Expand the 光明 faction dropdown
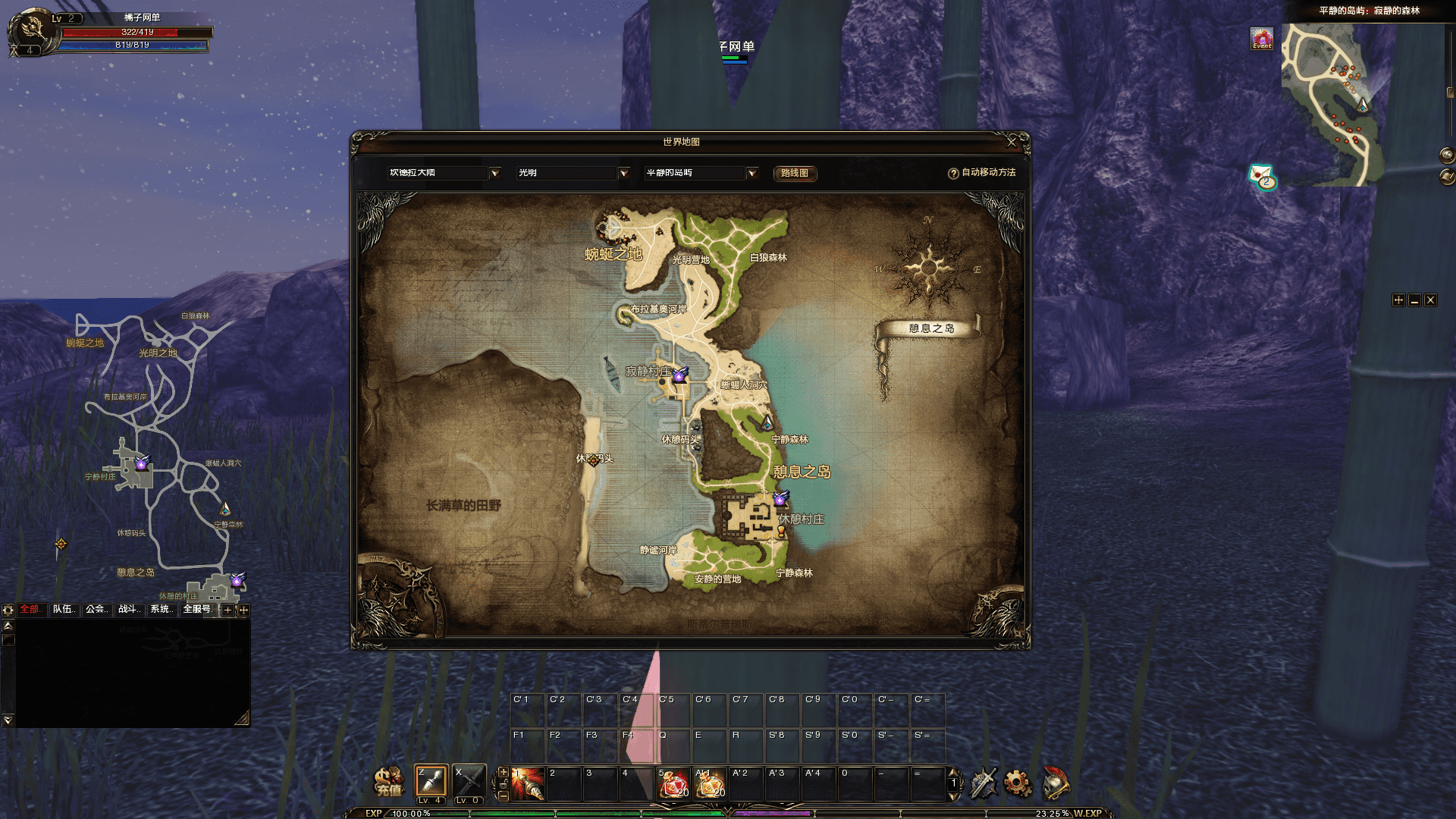This screenshot has height=819, width=1456. point(623,173)
